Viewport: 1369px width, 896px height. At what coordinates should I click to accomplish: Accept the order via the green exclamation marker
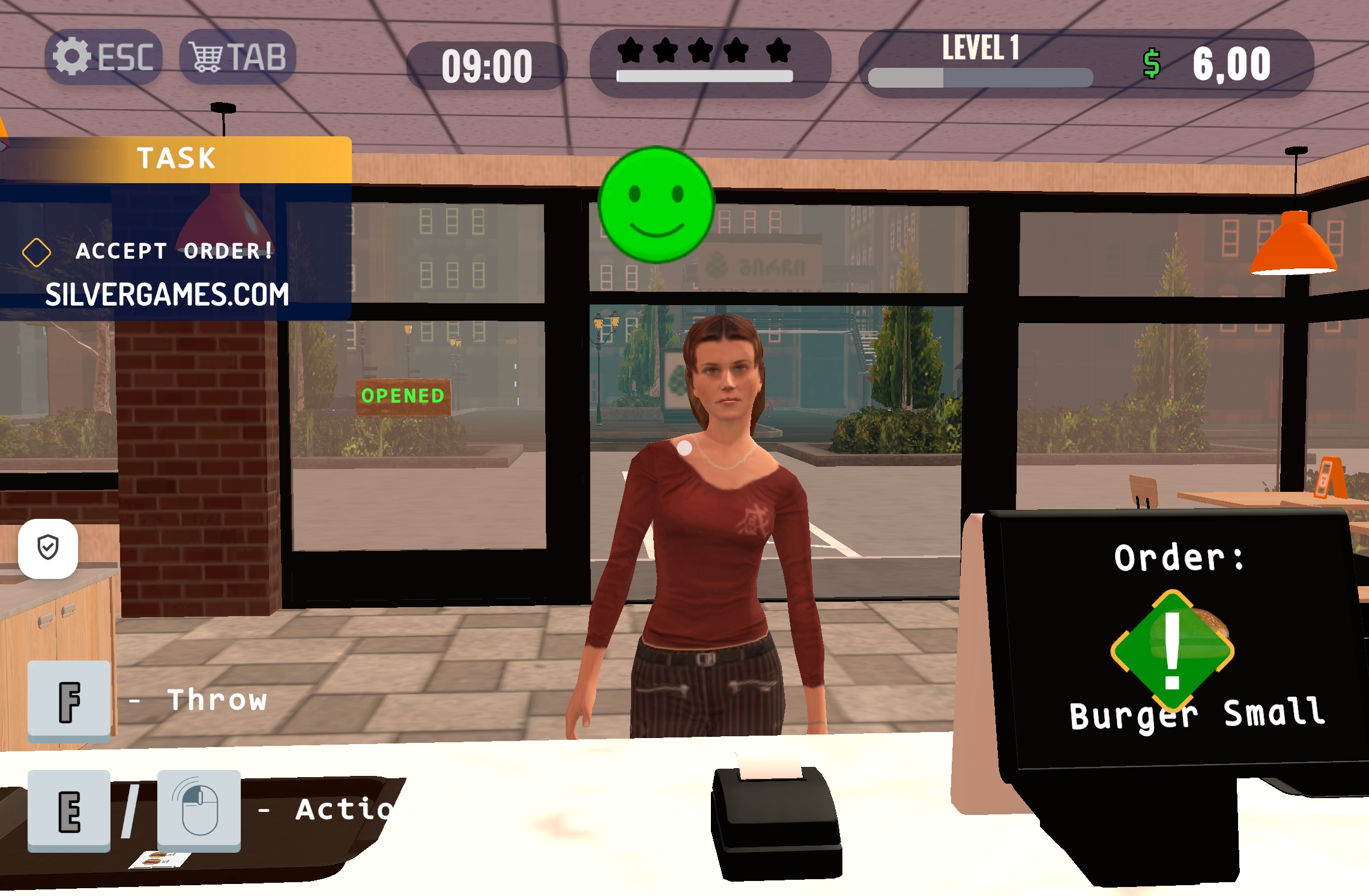click(x=1172, y=650)
